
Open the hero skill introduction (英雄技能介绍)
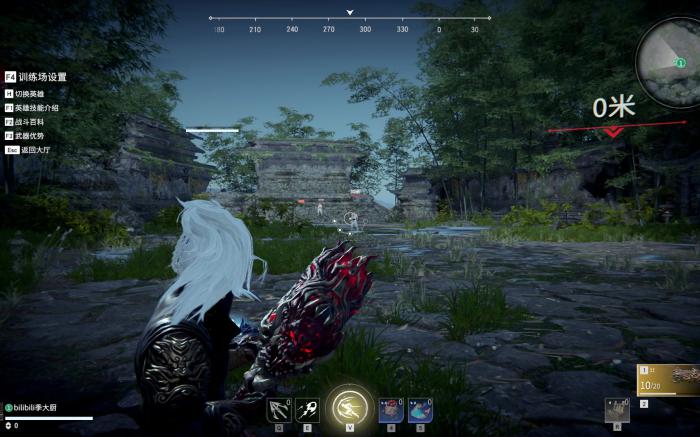[36, 108]
